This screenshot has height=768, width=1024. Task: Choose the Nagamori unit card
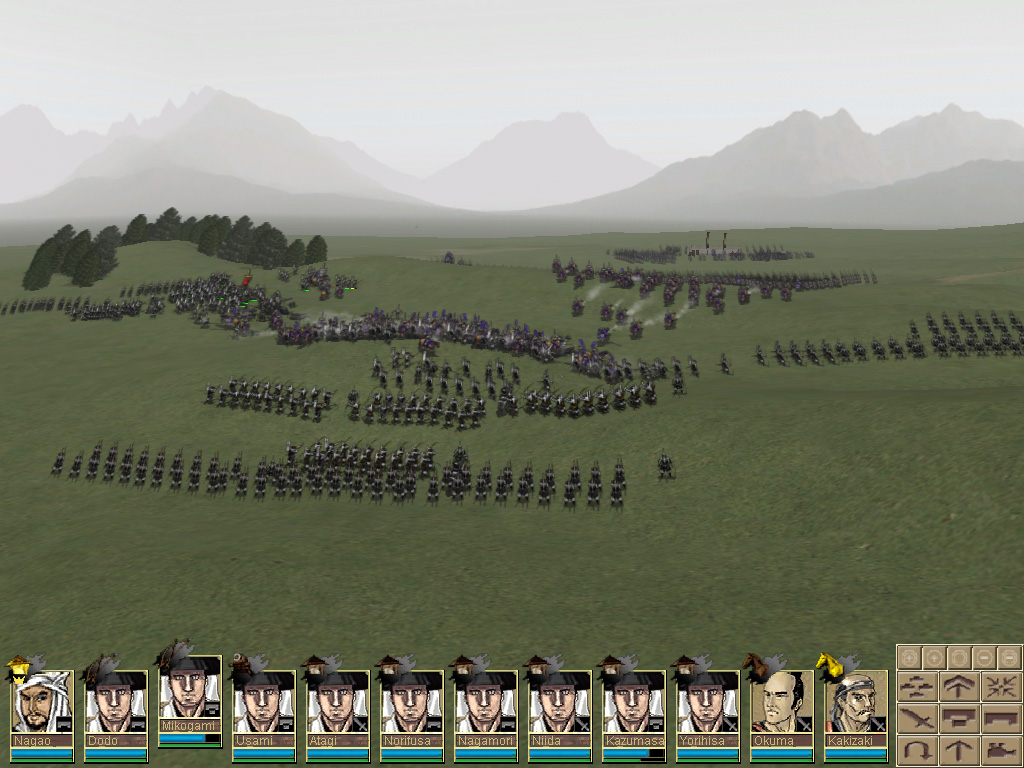point(486,705)
